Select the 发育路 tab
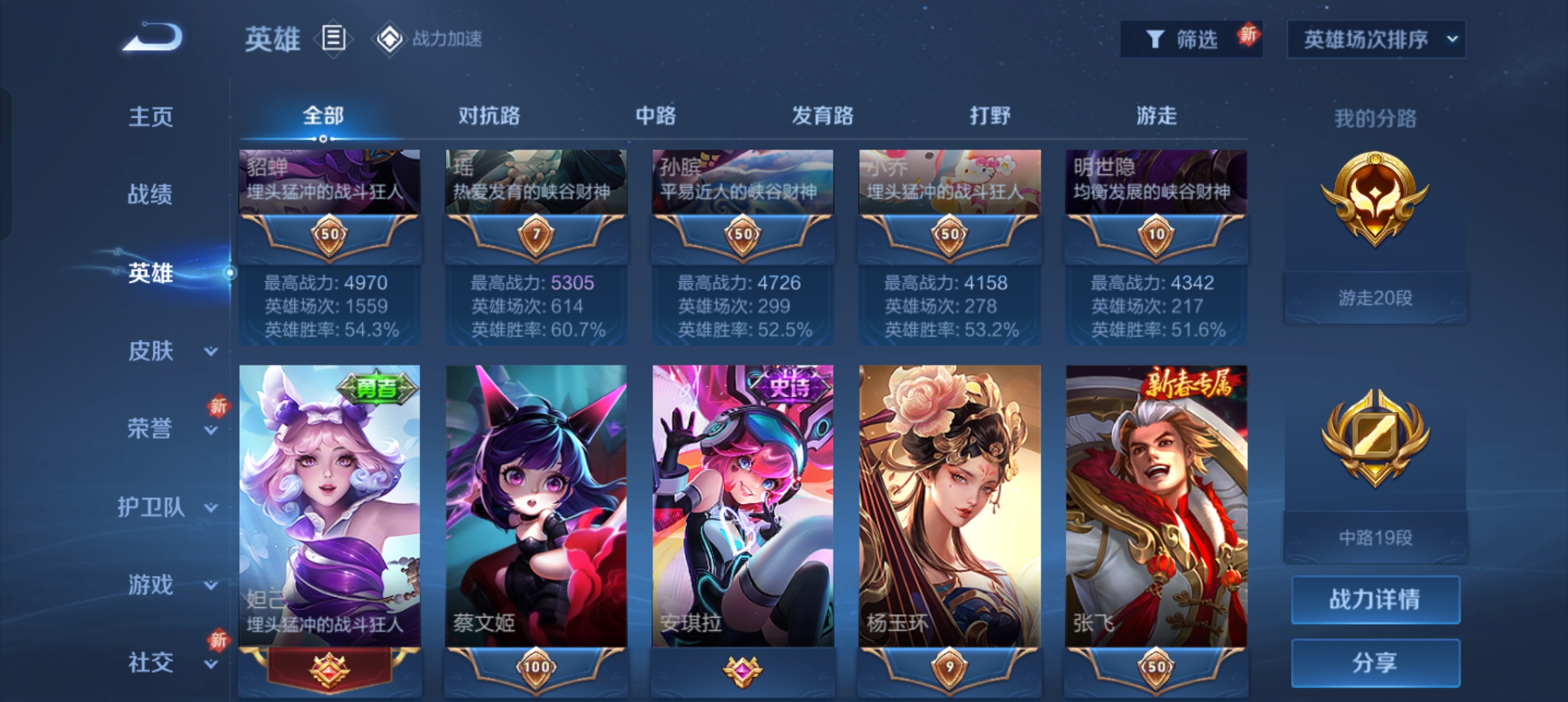Screen dimensions: 1568x702 pos(822,116)
